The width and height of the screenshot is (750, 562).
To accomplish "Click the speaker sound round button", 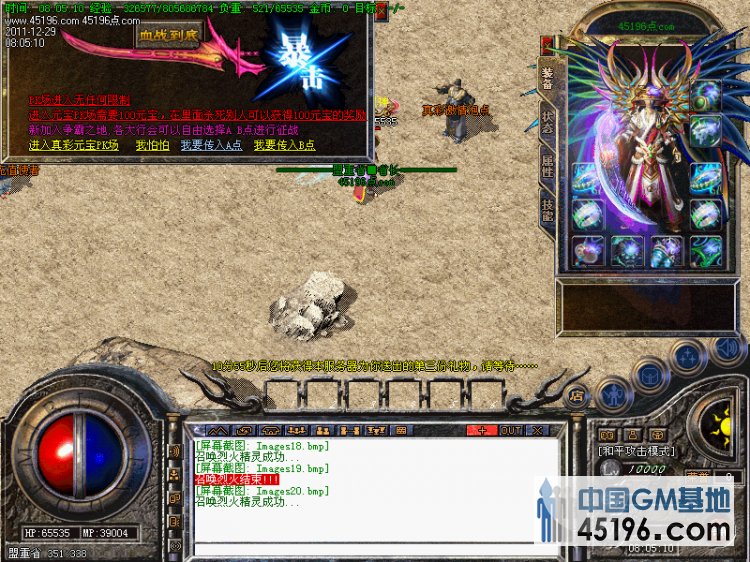I will (x=729, y=351).
